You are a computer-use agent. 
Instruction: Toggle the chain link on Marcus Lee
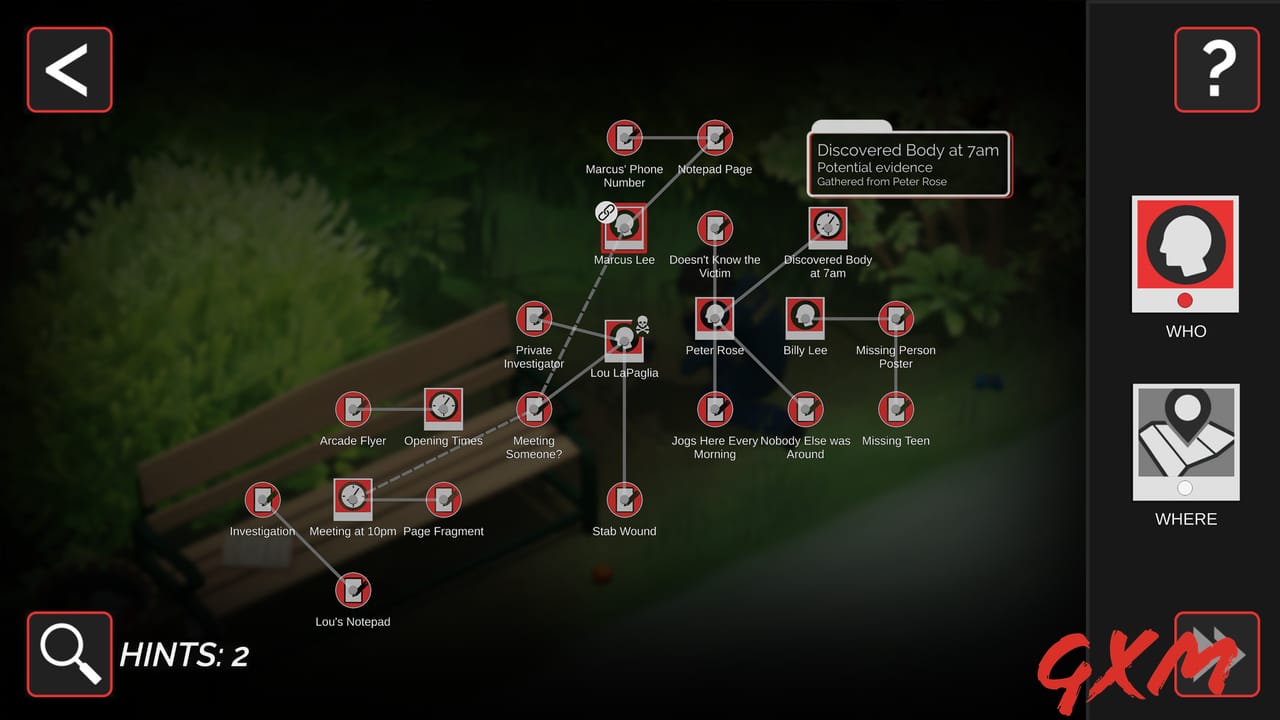(x=603, y=212)
